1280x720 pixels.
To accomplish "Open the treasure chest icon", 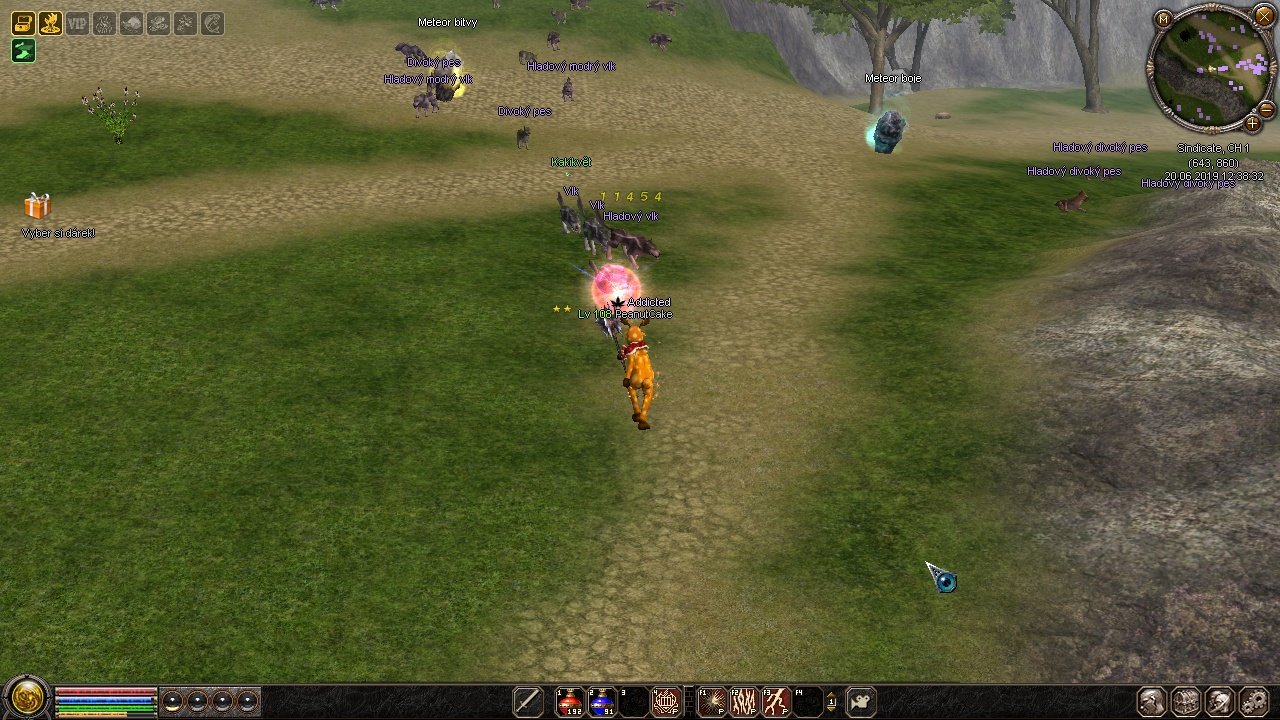I will click(x=22, y=23).
